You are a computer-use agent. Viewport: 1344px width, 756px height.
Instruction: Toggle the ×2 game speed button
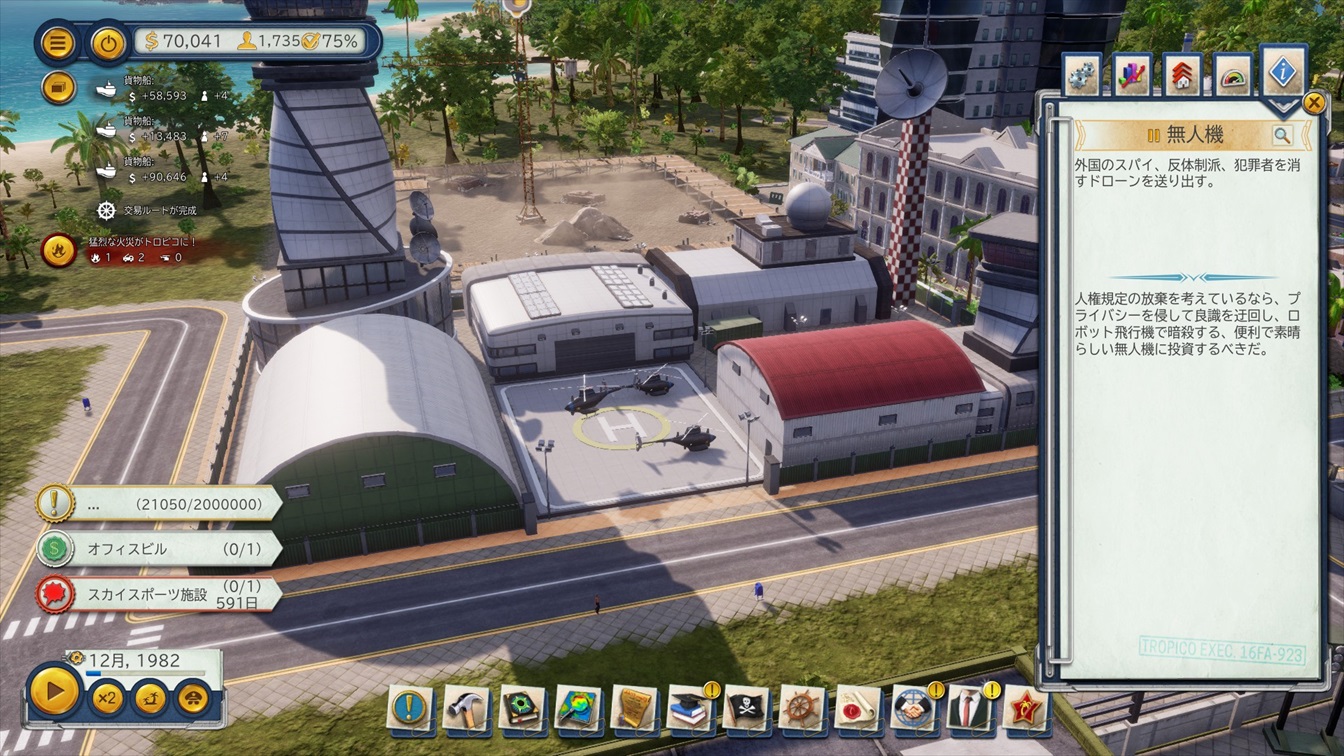(106, 697)
